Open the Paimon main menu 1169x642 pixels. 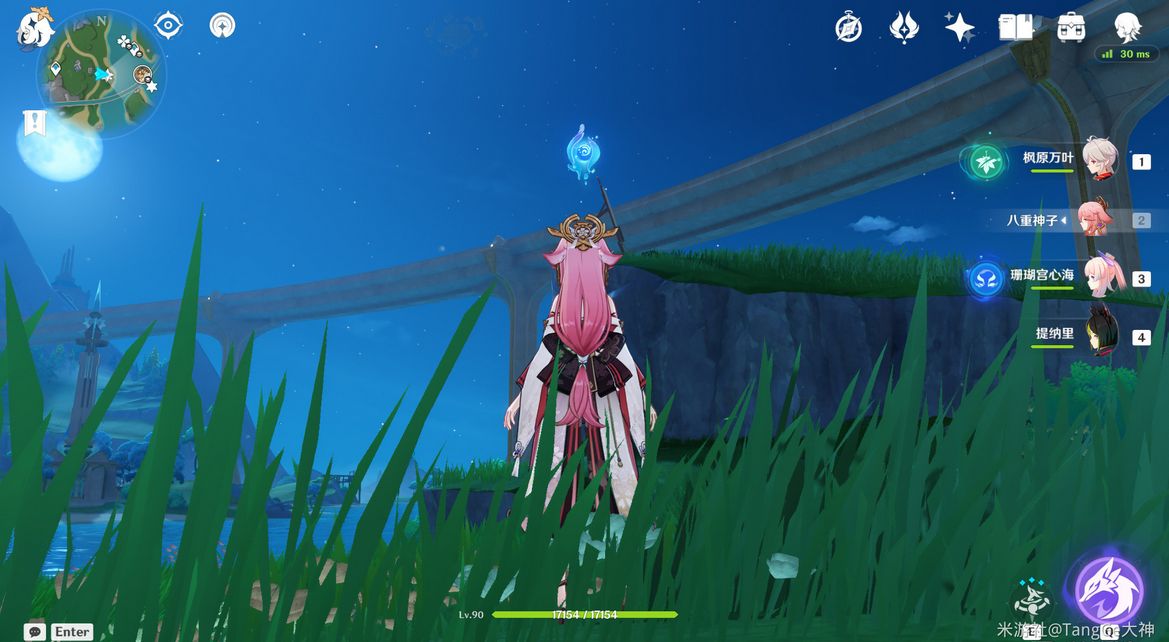pos(34,27)
